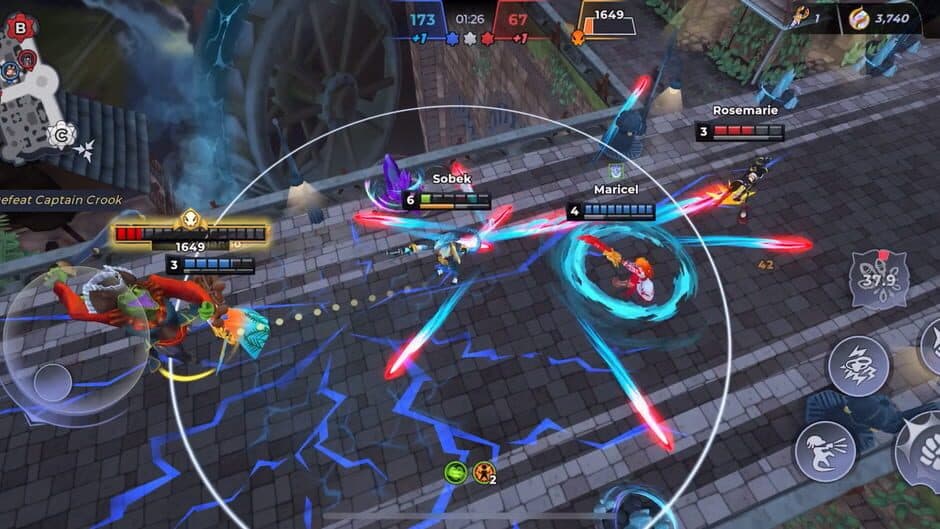Select control point C marker on minimap
This screenshot has width=940, height=529.
pyautogui.click(x=62, y=132)
